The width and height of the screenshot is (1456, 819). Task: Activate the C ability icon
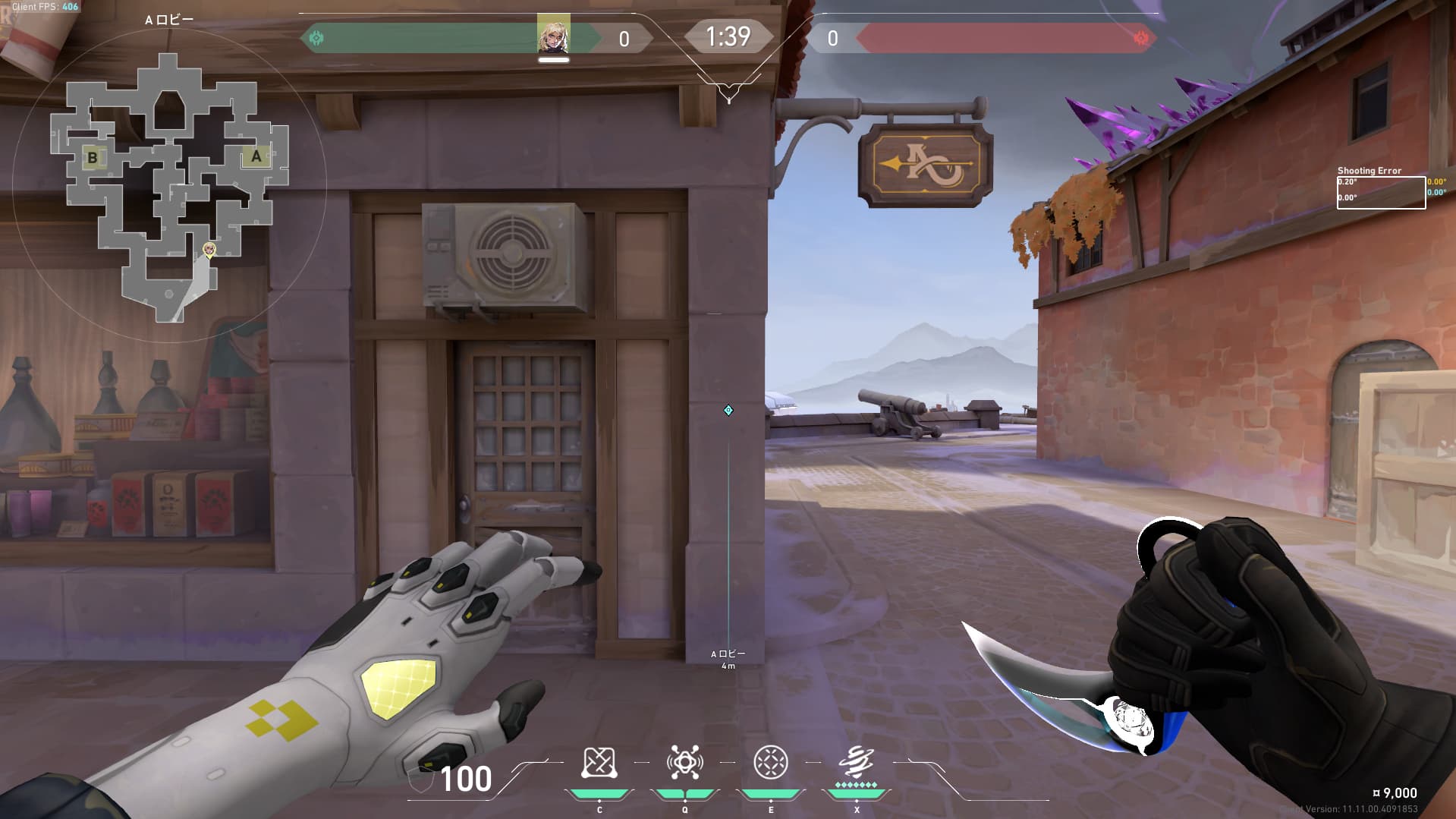[x=599, y=763]
